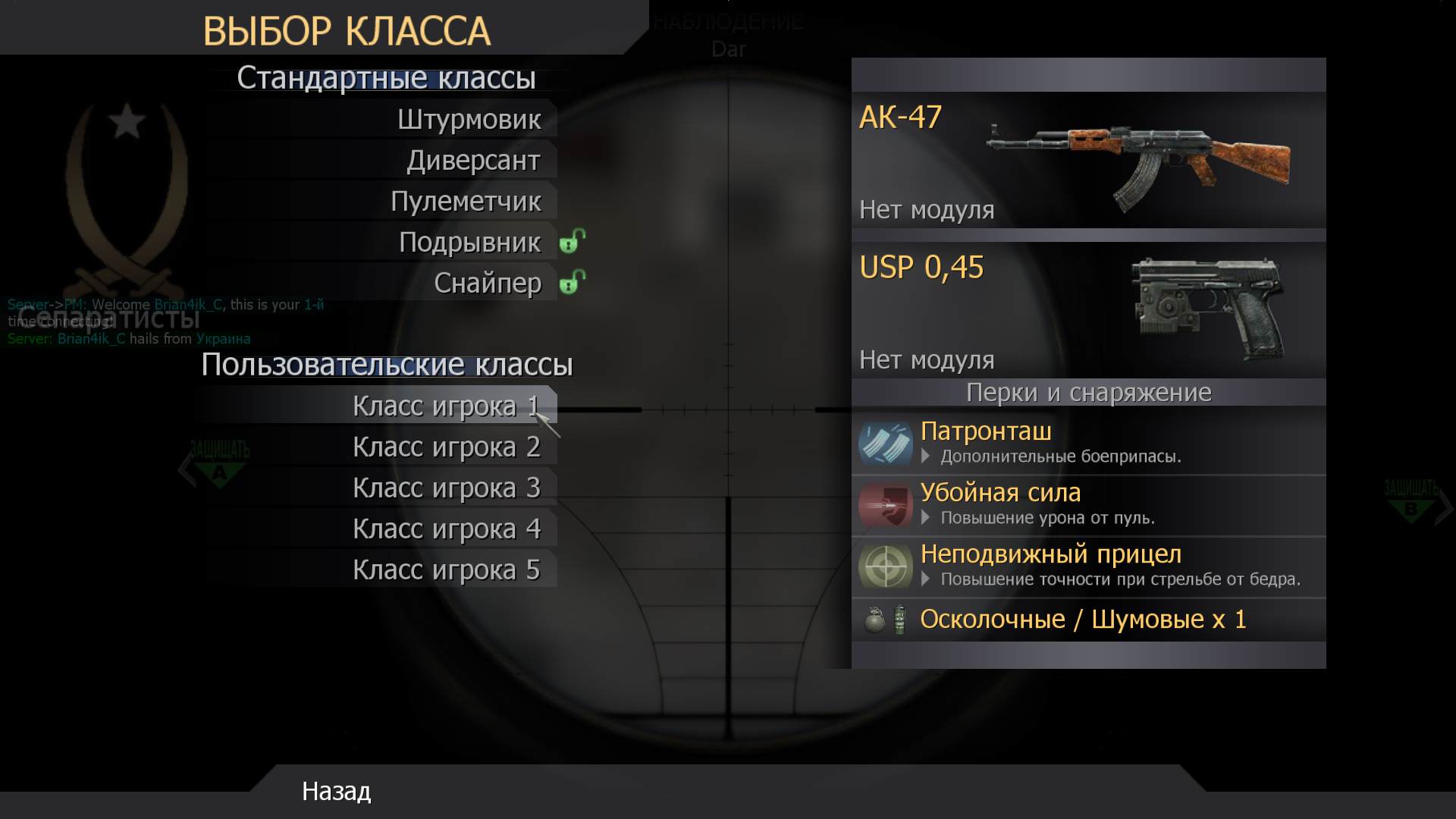This screenshot has width=1456, height=819.
Task: Click the Назад button
Action: (335, 792)
